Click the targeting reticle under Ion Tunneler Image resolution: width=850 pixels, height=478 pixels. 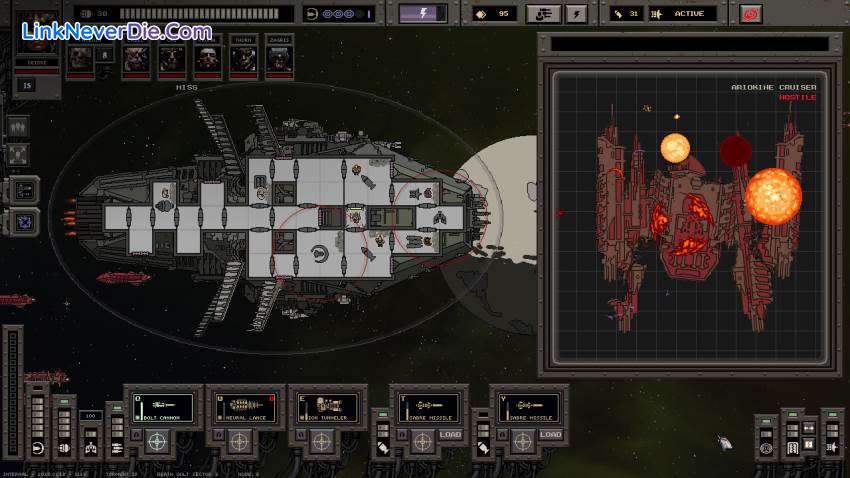tap(323, 439)
